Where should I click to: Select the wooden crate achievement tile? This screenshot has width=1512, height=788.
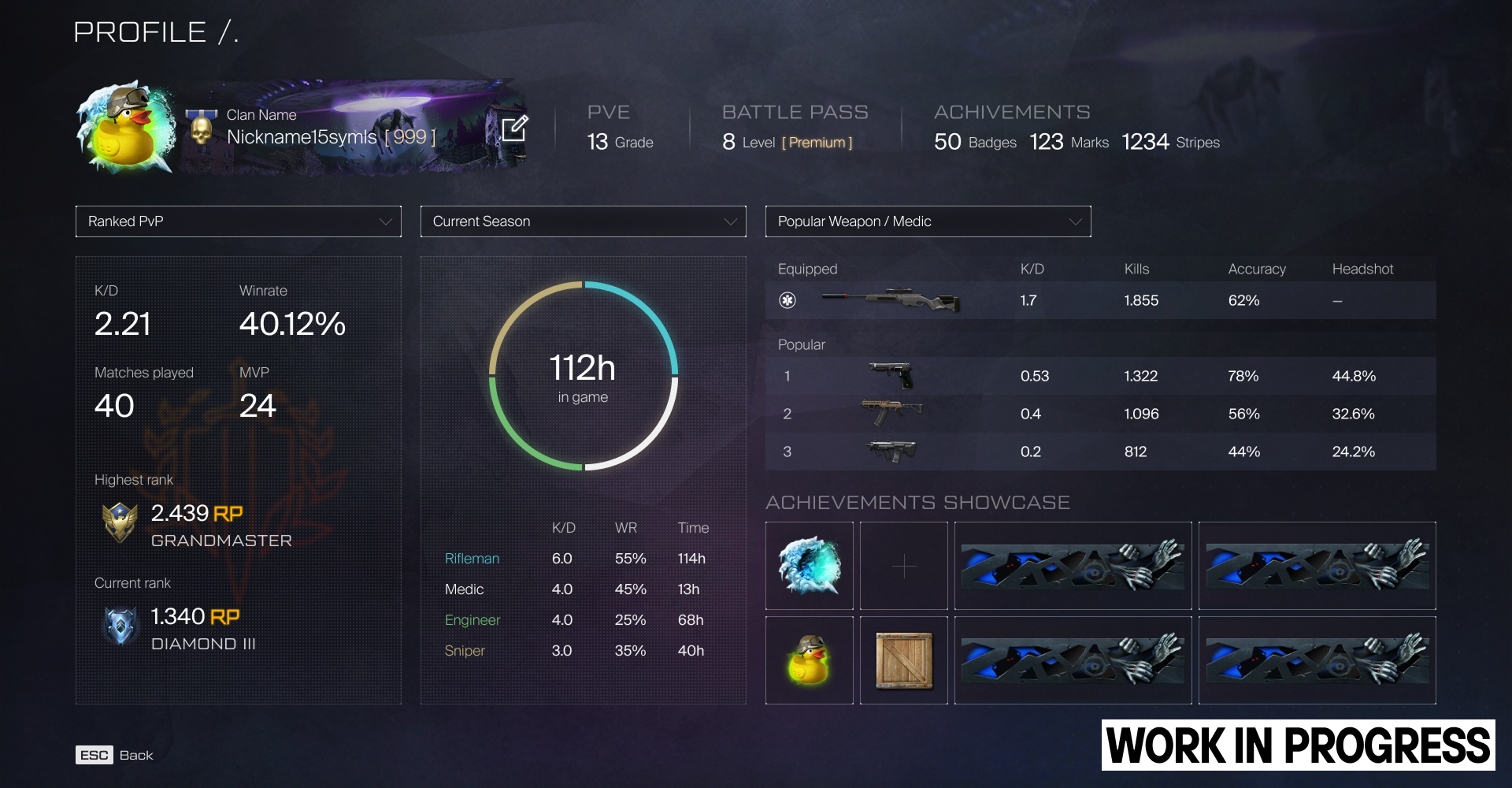point(904,660)
